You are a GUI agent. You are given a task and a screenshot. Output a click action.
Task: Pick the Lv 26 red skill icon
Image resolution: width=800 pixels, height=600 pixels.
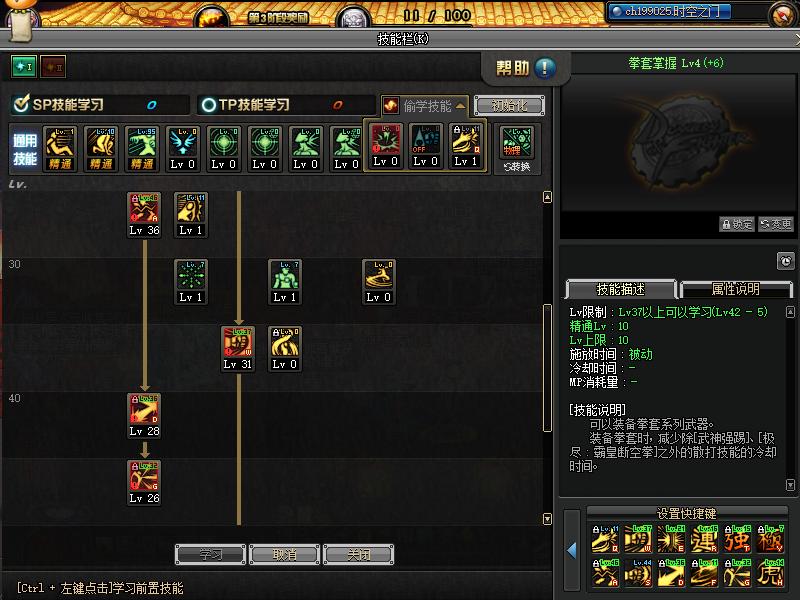click(144, 476)
